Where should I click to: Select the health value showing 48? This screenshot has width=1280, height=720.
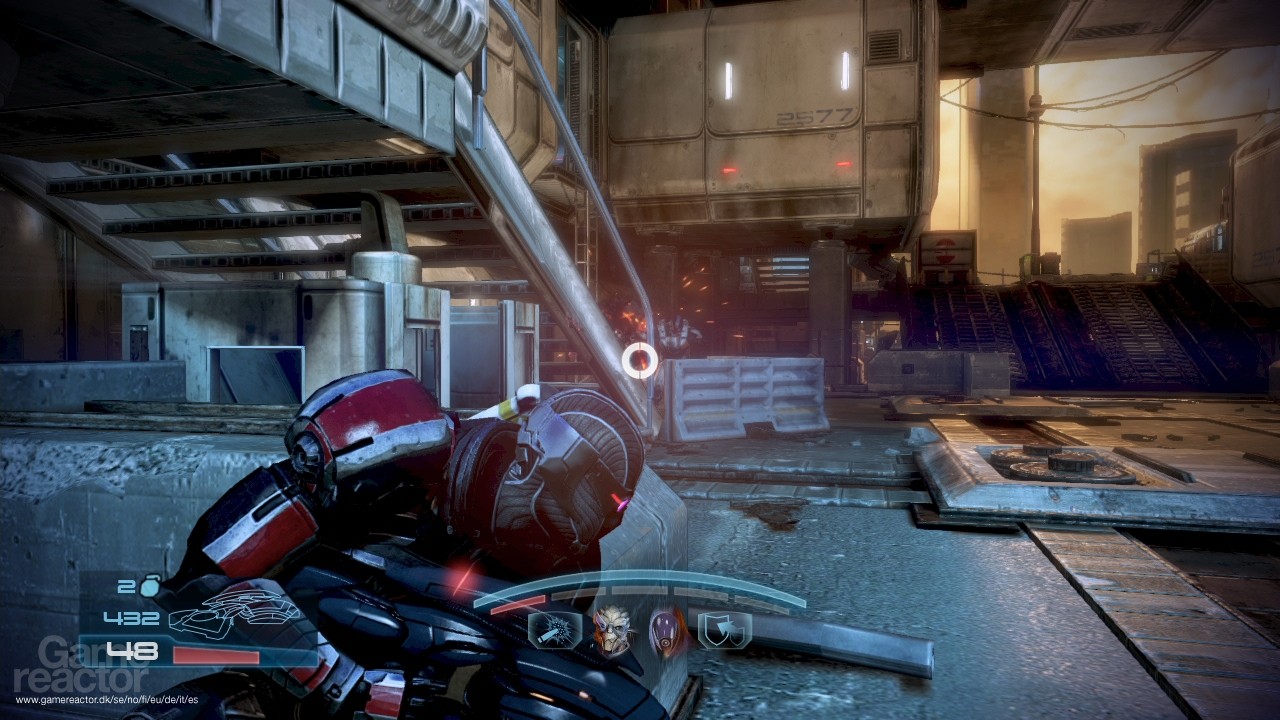pos(135,648)
